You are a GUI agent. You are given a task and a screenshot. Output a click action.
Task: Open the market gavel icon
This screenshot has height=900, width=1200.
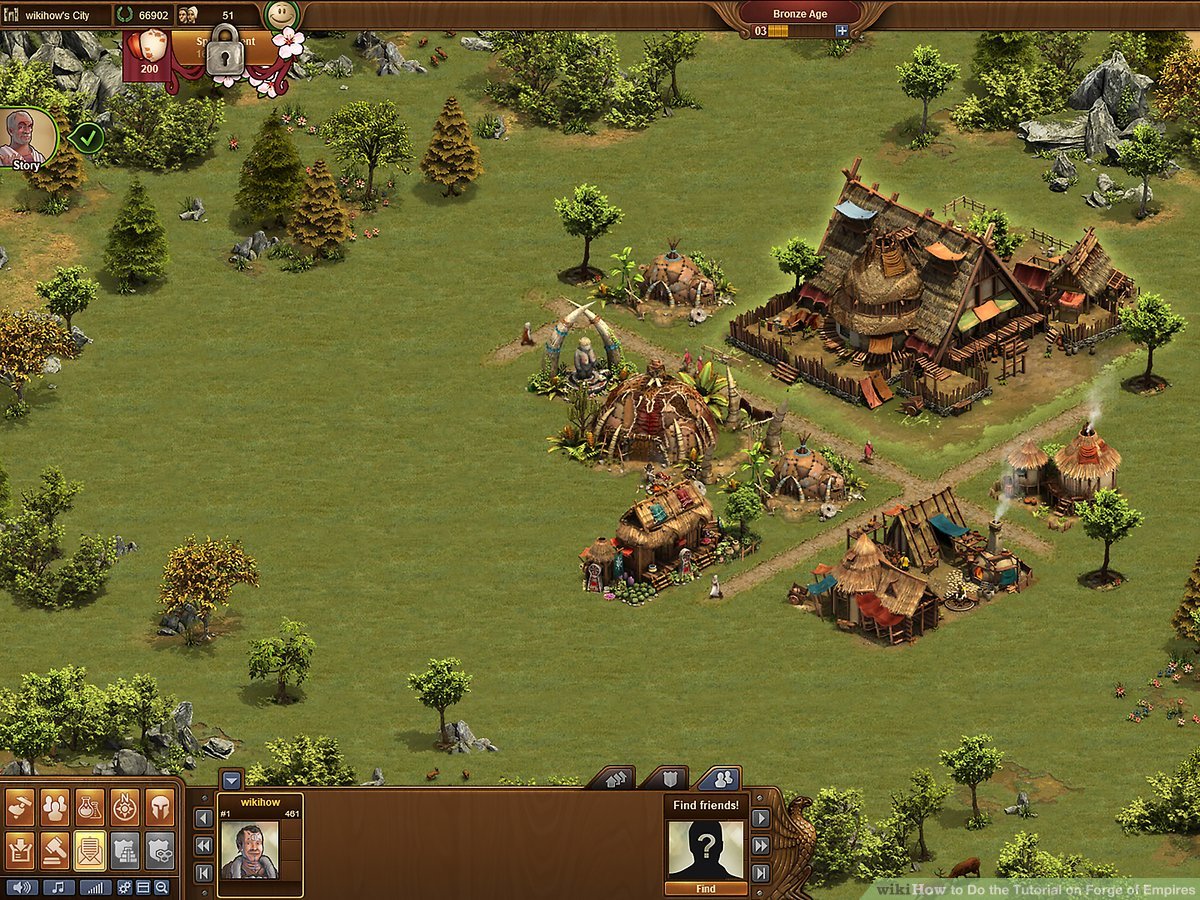pos(56,850)
